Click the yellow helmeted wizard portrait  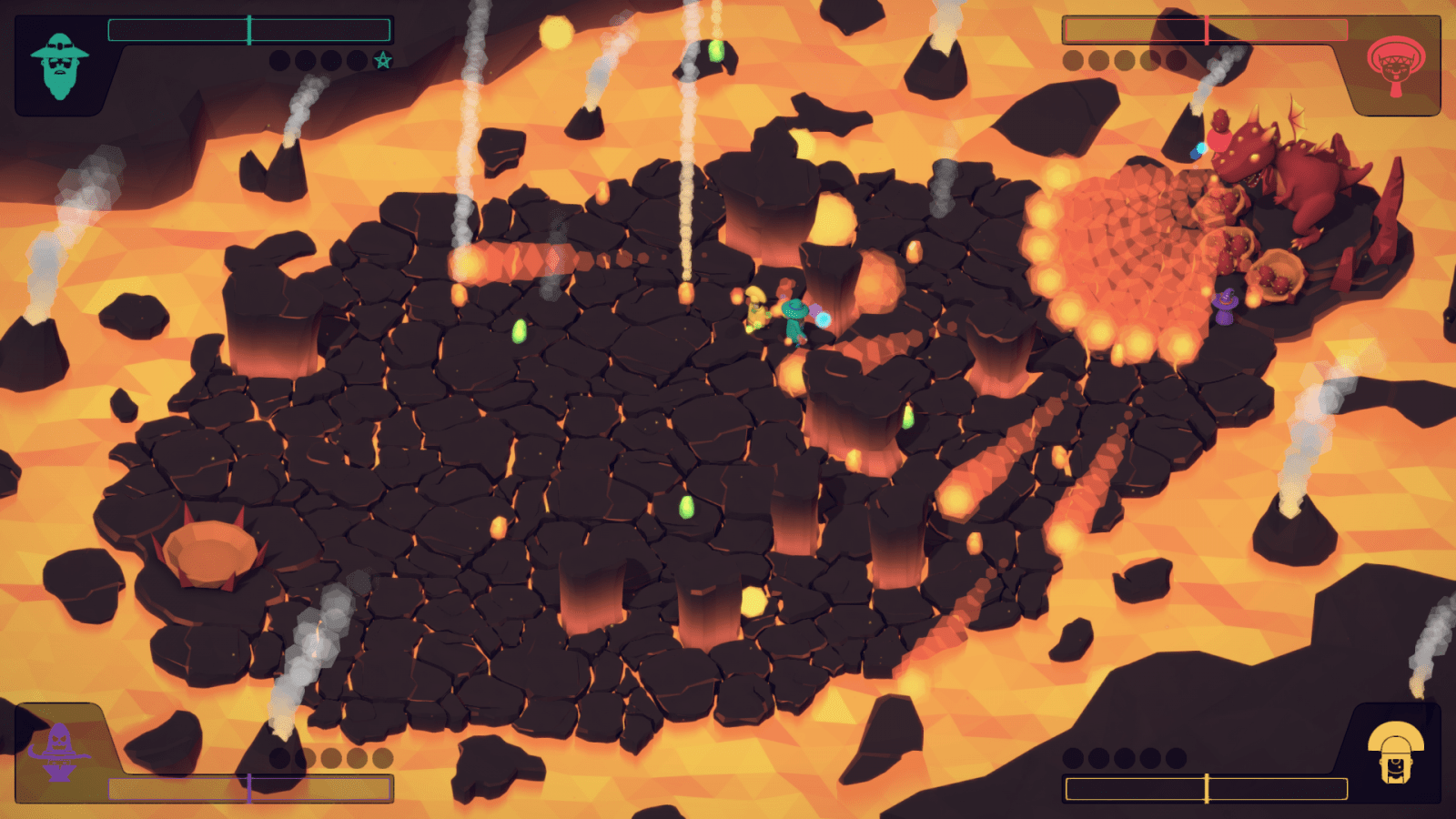point(1395,752)
